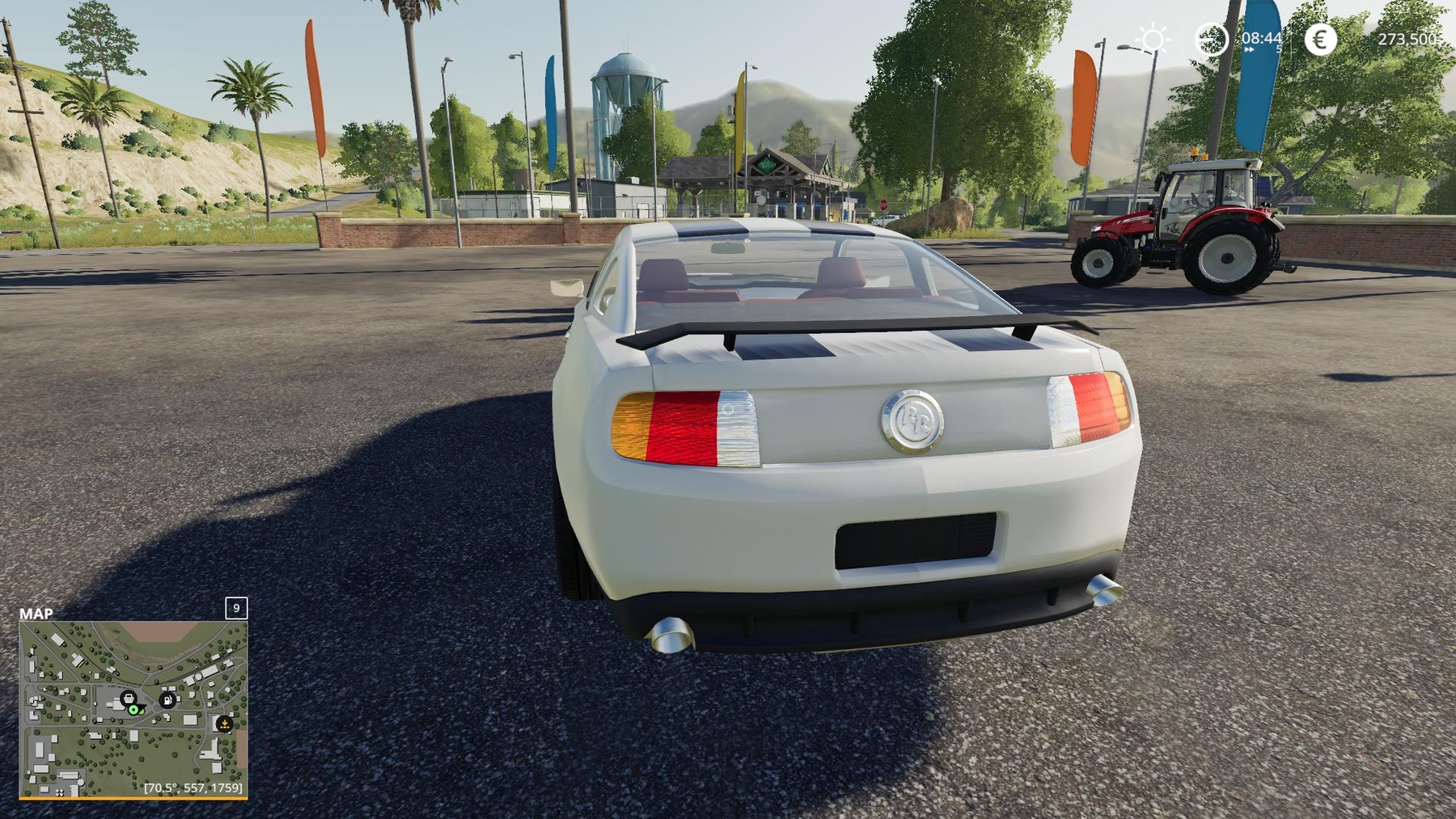
Task: Select the fuel pump marker on the minimap
Action: [167, 699]
